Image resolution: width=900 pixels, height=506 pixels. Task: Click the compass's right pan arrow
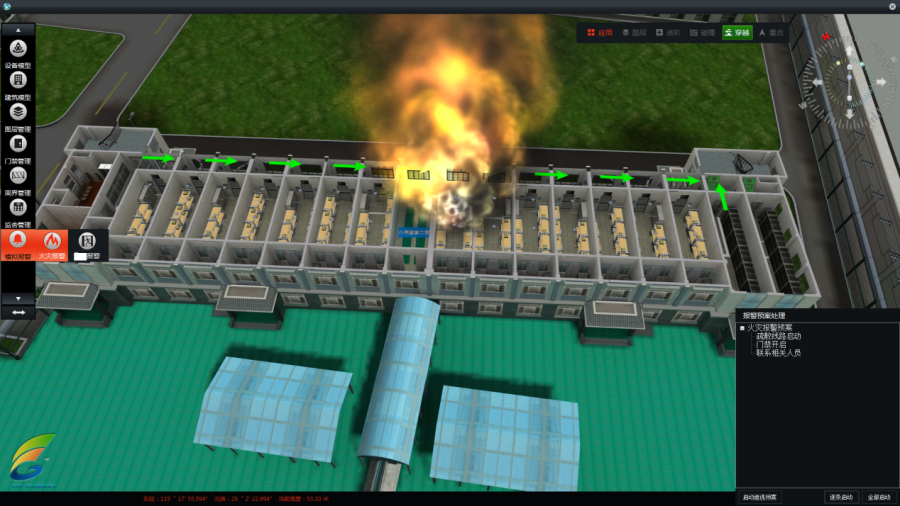pyautogui.click(x=882, y=82)
